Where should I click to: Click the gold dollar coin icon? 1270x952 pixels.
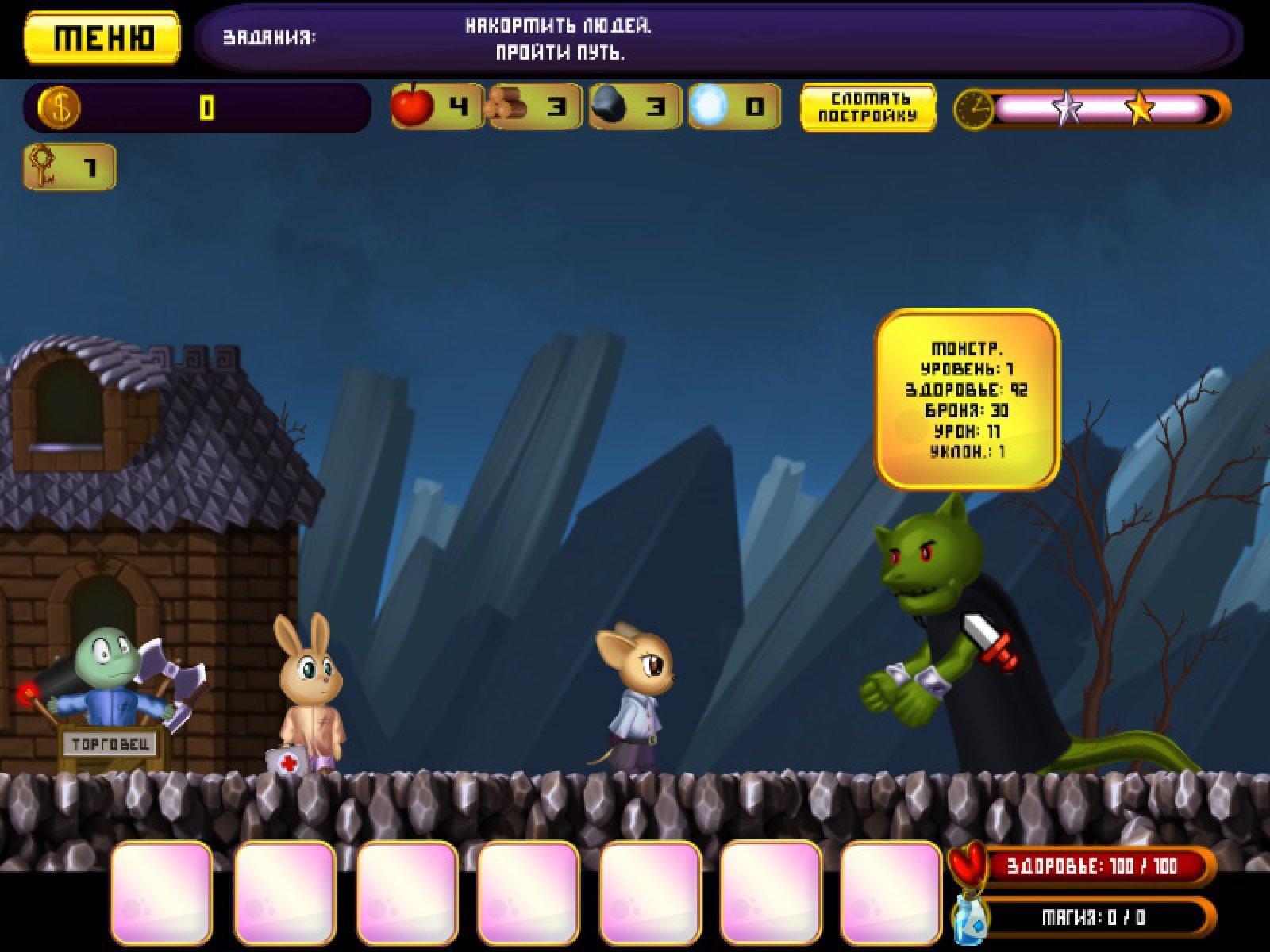60,107
